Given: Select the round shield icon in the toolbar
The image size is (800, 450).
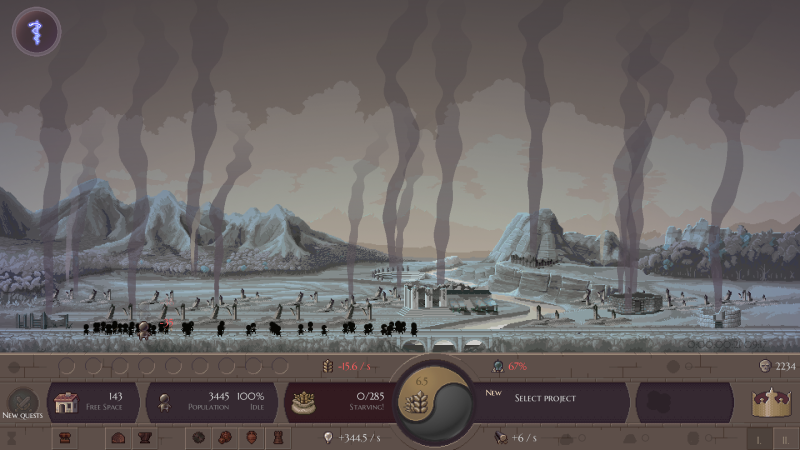Looking at the screenshot, I should tap(198, 438).
